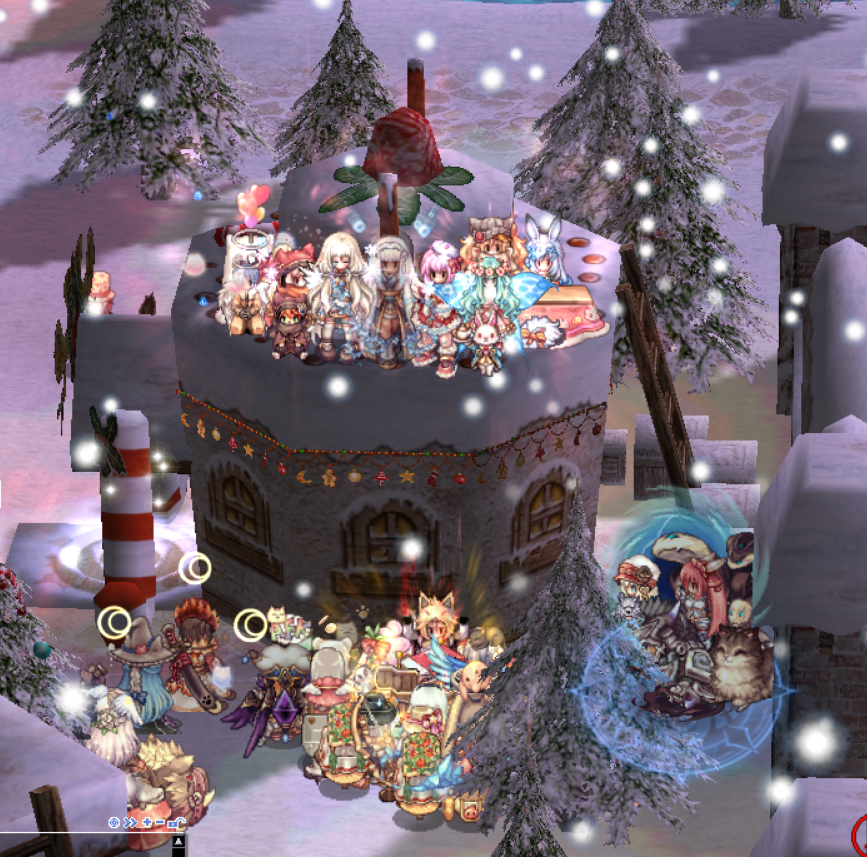Click the round target icon on chat bar
867x857 pixels.
(x=114, y=822)
